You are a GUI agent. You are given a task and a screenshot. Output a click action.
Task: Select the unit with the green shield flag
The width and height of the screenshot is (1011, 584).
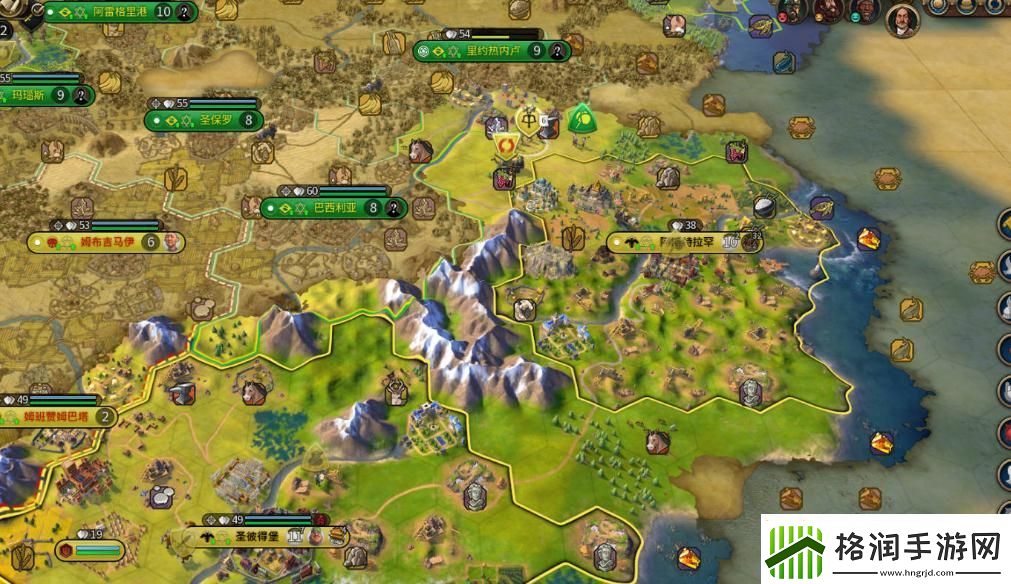pyautogui.click(x=579, y=121)
